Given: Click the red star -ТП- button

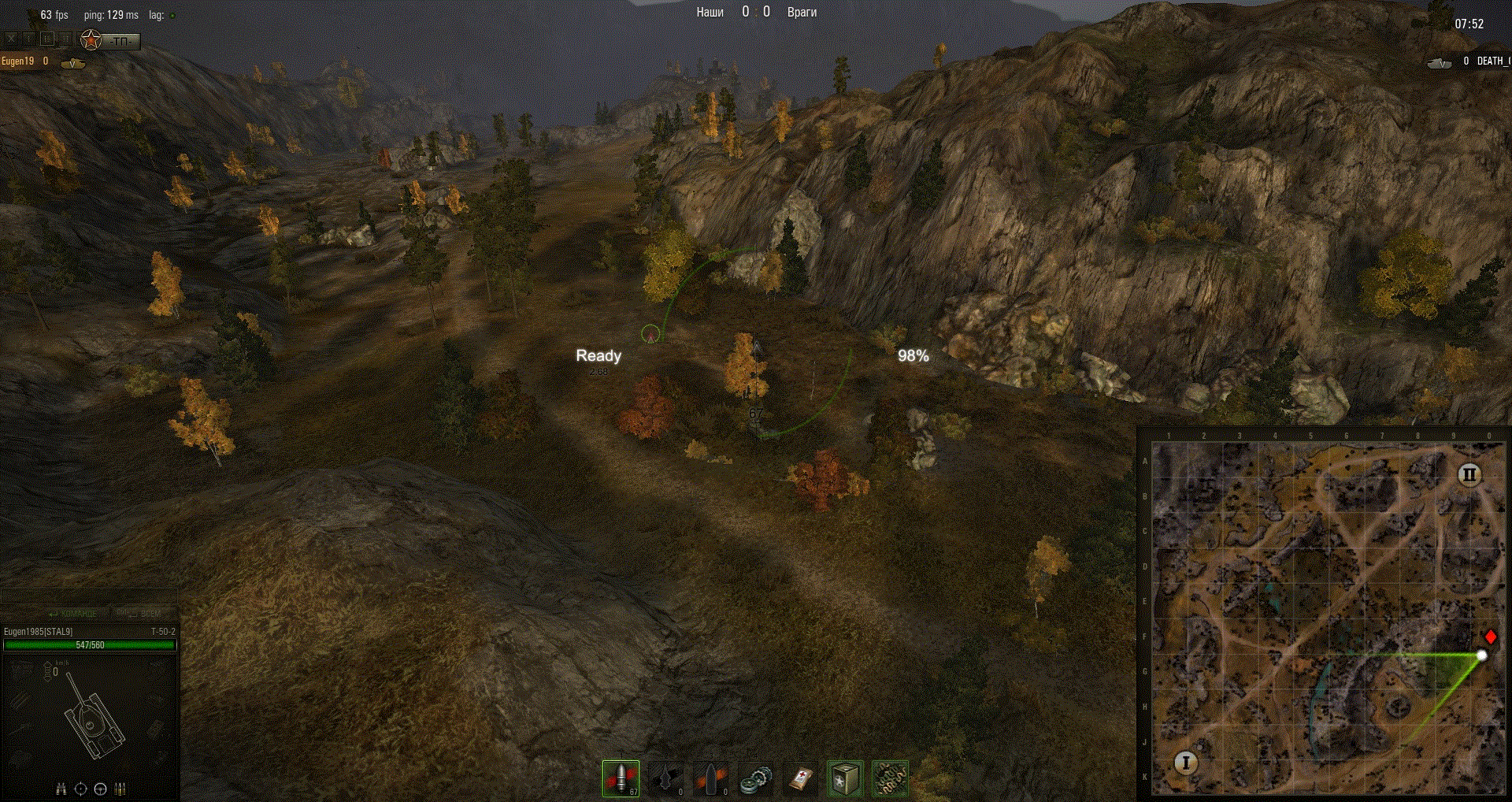Looking at the screenshot, I should 110,40.
